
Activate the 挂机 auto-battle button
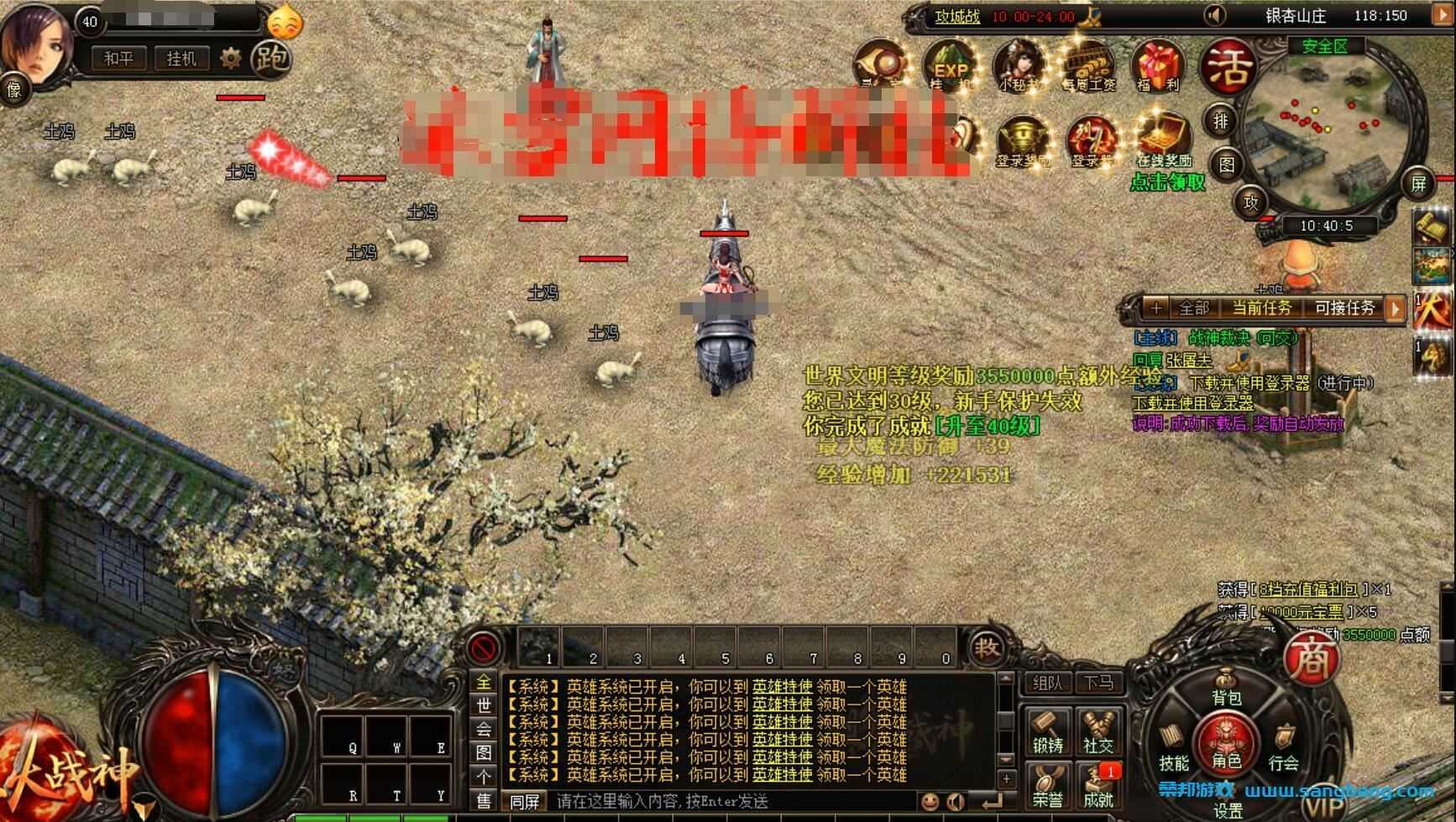click(181, 58)
